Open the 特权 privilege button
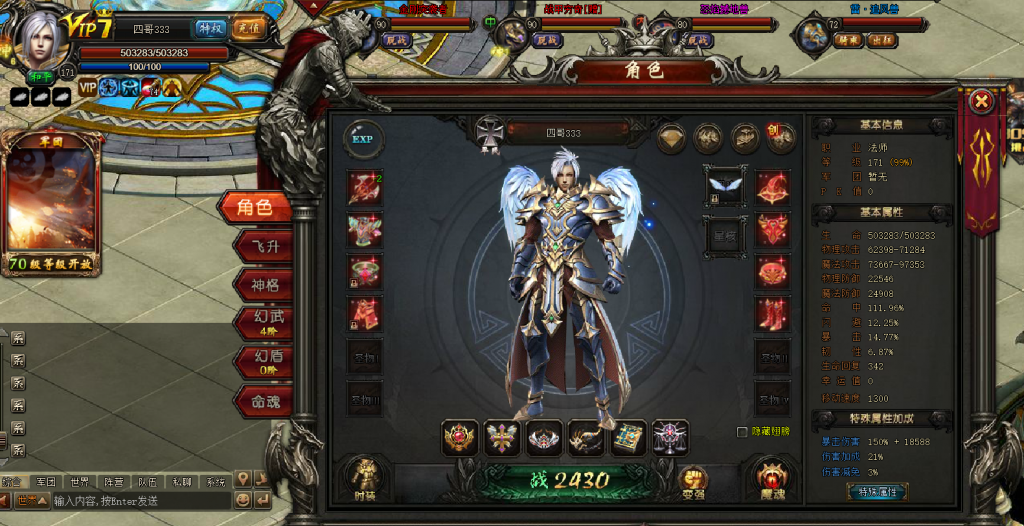 point(210,28)
